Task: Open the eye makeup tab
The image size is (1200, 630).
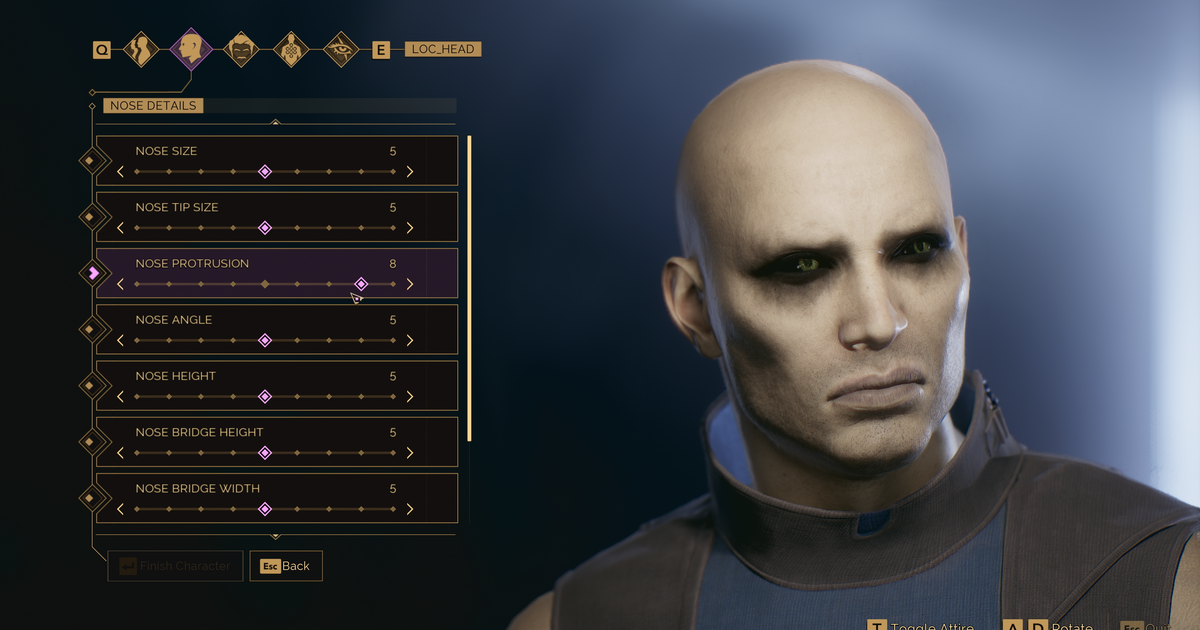Action: 341,49
